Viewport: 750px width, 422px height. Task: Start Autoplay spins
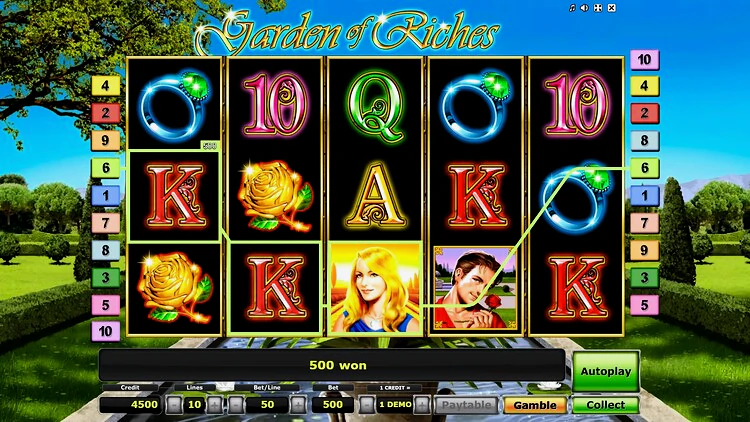pyautogui.click(x=605, y=371)
